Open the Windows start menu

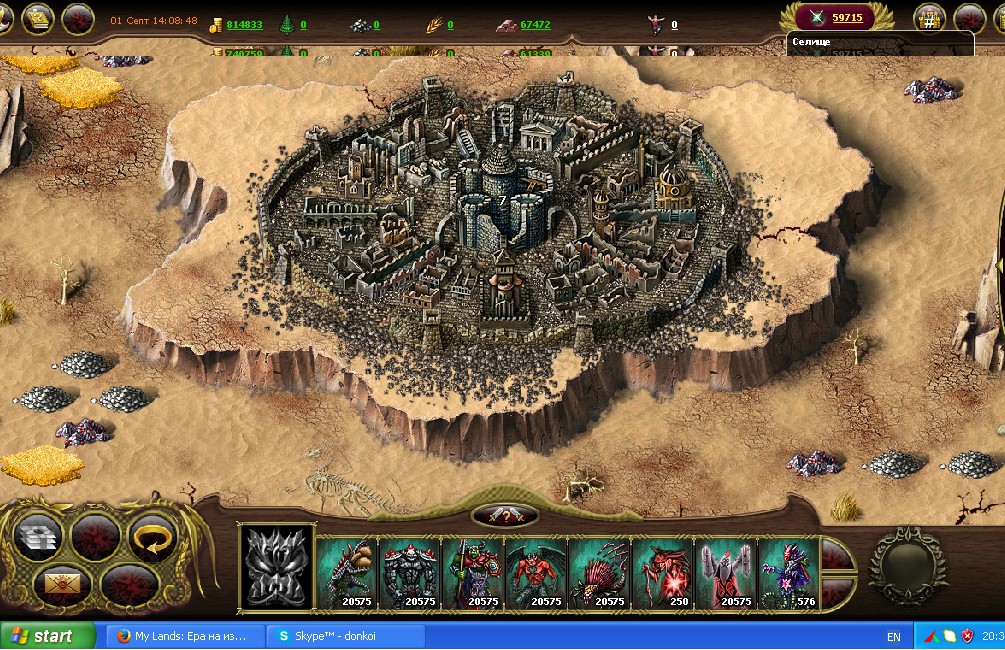coord(46,636)
